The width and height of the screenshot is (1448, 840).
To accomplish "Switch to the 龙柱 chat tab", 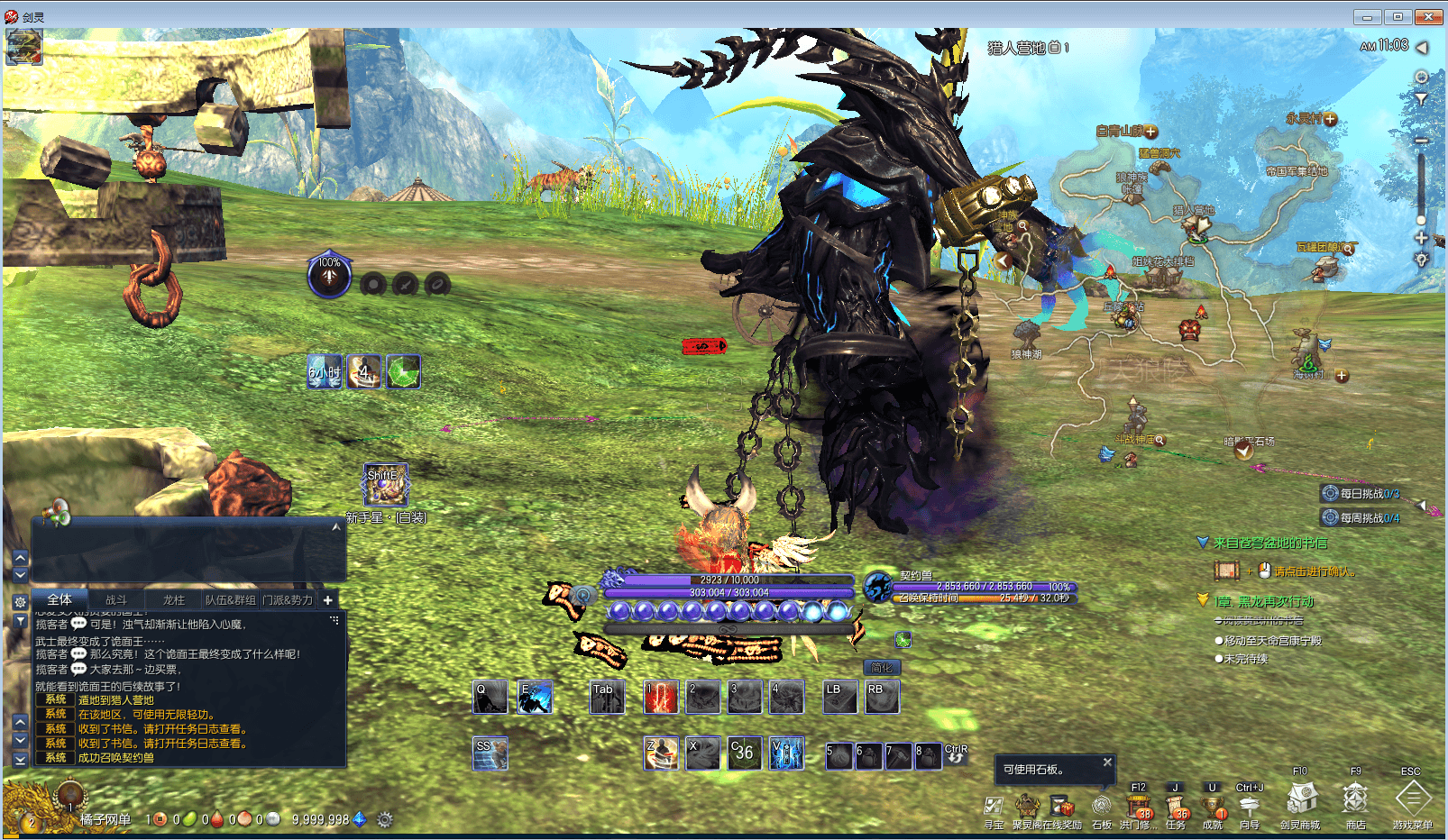I will point(174,600).
